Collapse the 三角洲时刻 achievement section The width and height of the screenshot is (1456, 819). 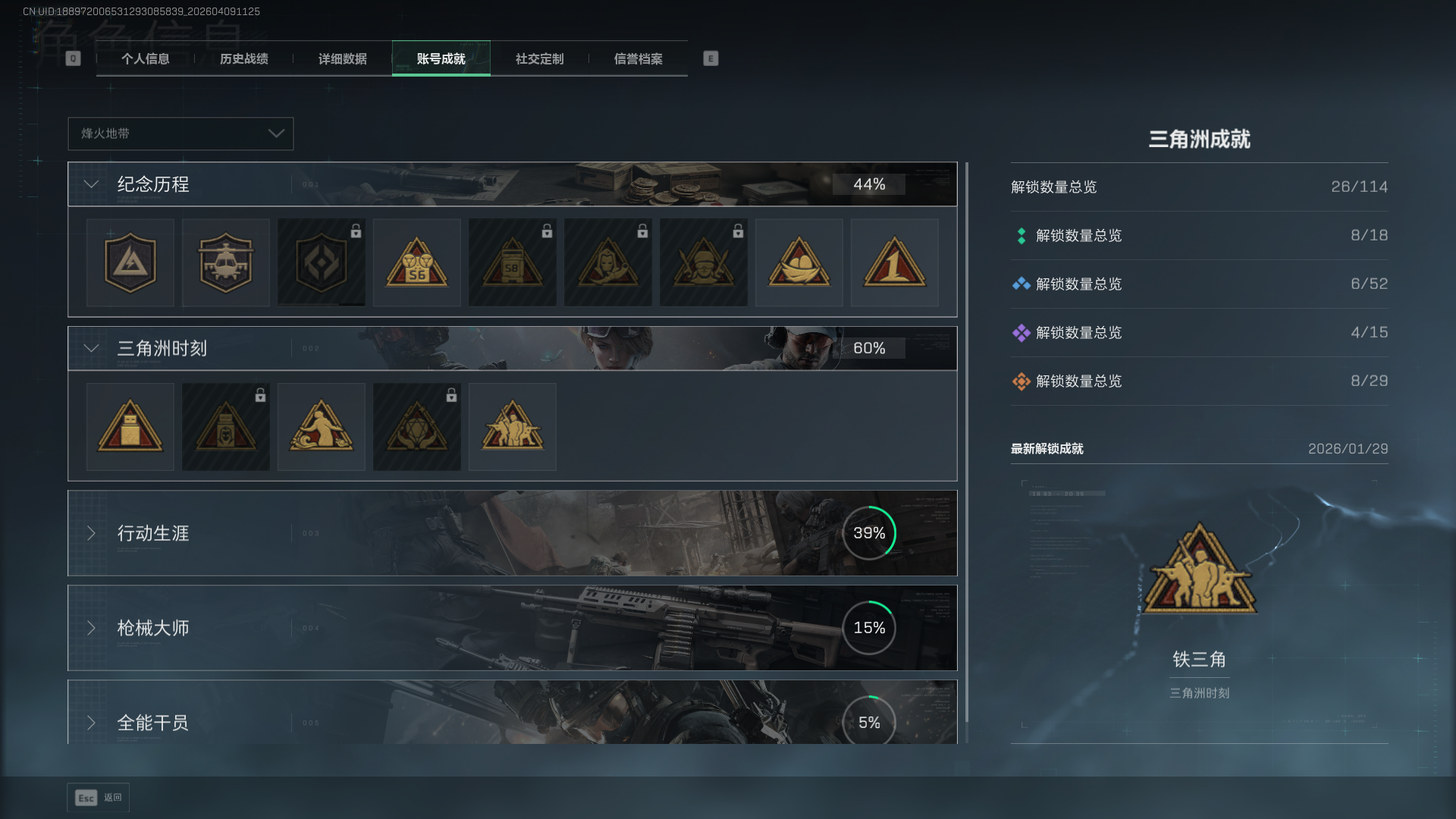[92, 348]
